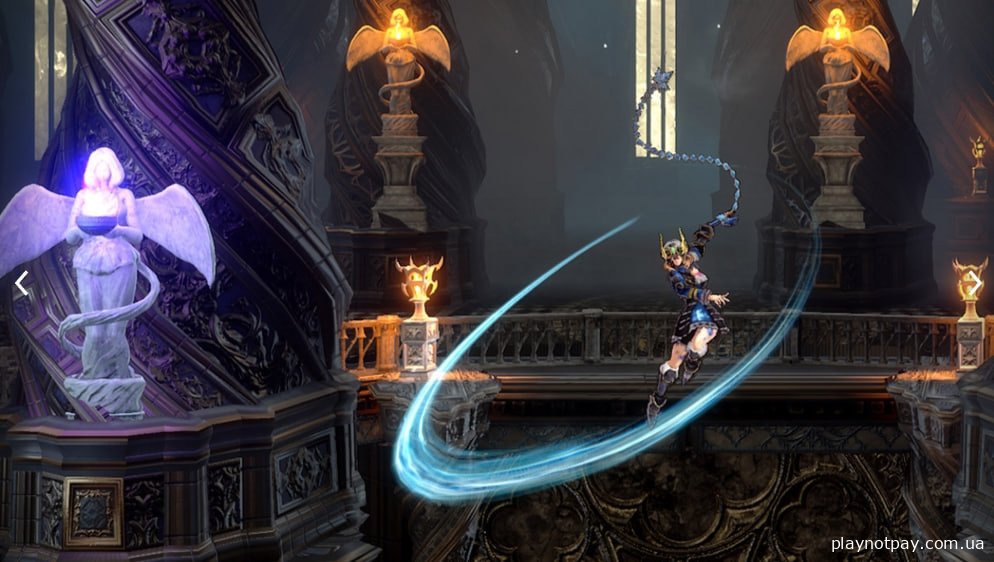Advance to the next gallery screenshot

click(972, 283)
